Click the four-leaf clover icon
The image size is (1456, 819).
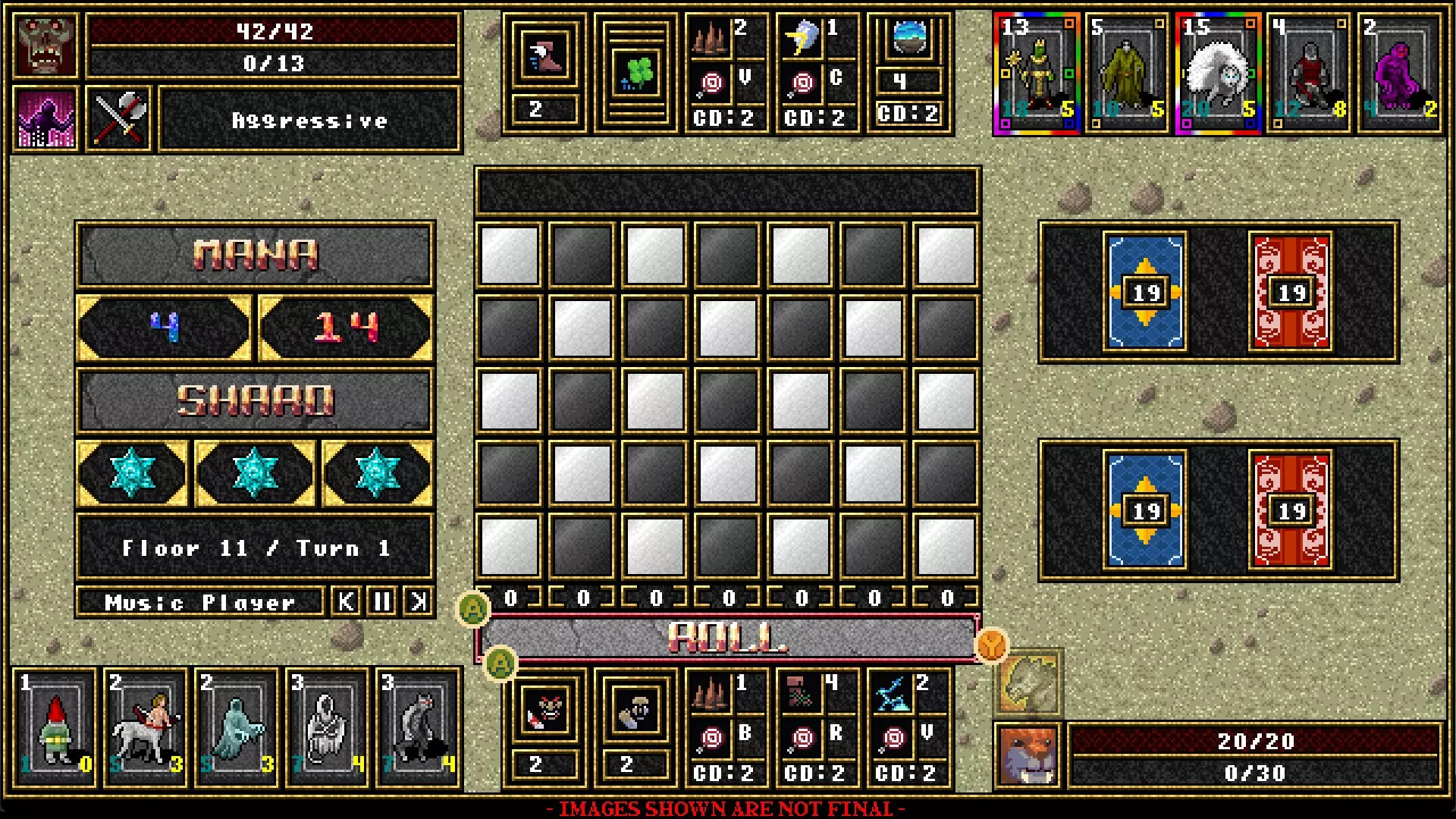tap(635, 74)
